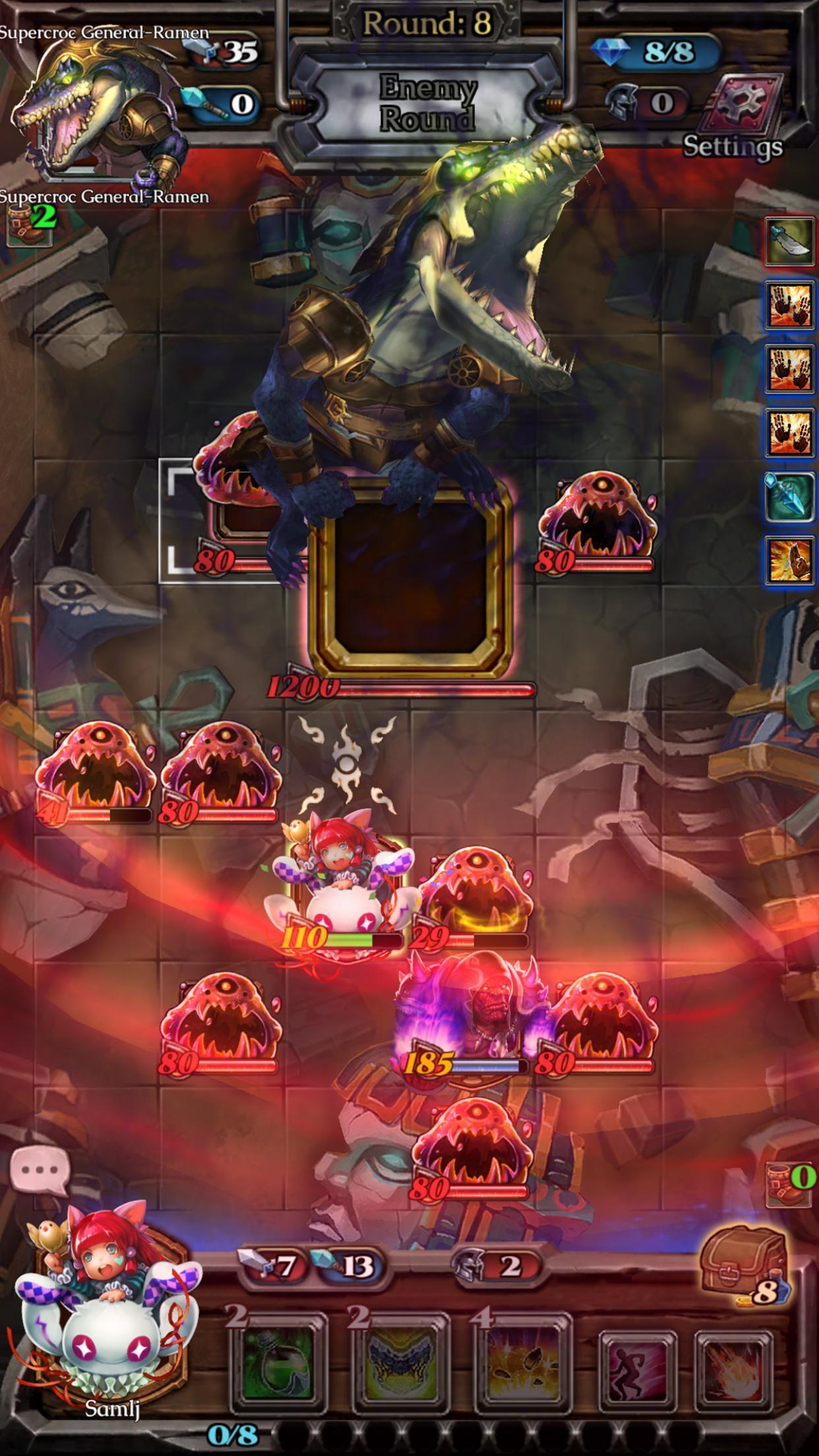This screenshot has height=1456, width=819.
Task: Target the boss tile showing 1200 HP
Action: [x=410, y=575]
